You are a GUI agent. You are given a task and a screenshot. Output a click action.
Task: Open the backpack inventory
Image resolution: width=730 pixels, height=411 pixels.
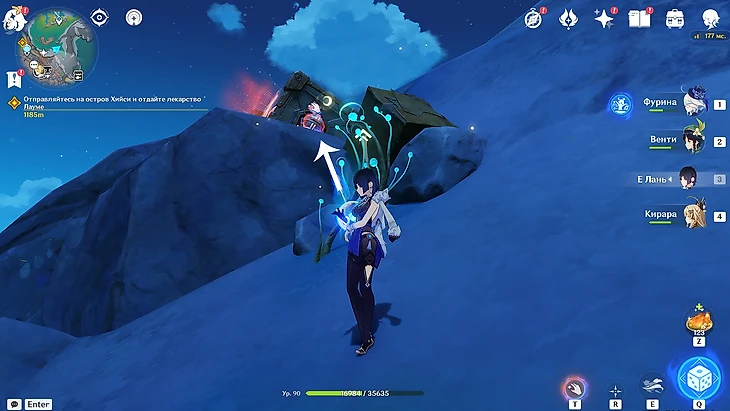tap(675, 18)
